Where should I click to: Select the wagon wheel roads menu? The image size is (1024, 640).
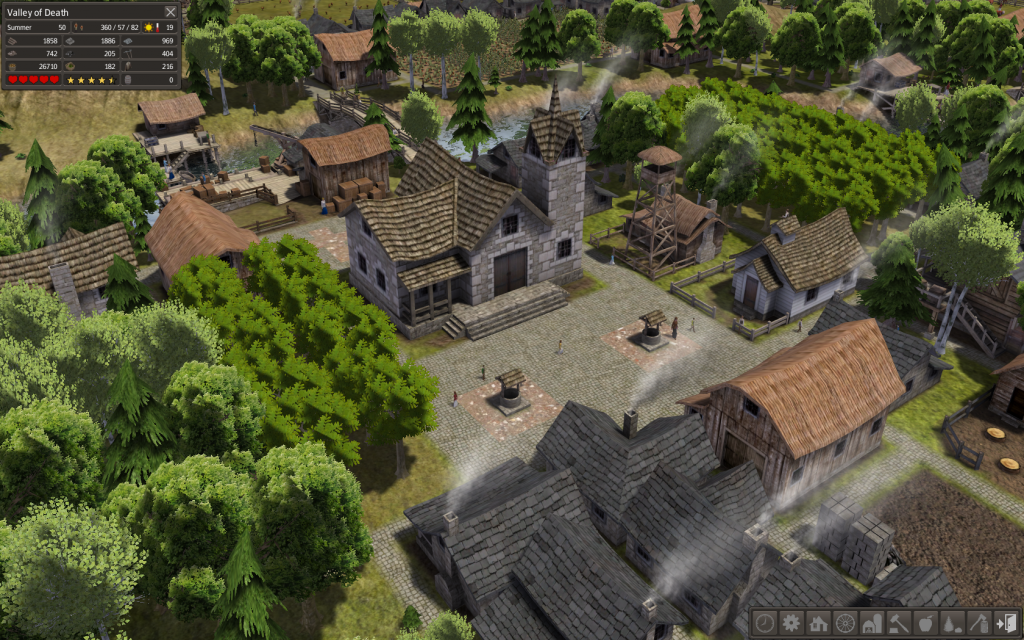tap(845, 622)
